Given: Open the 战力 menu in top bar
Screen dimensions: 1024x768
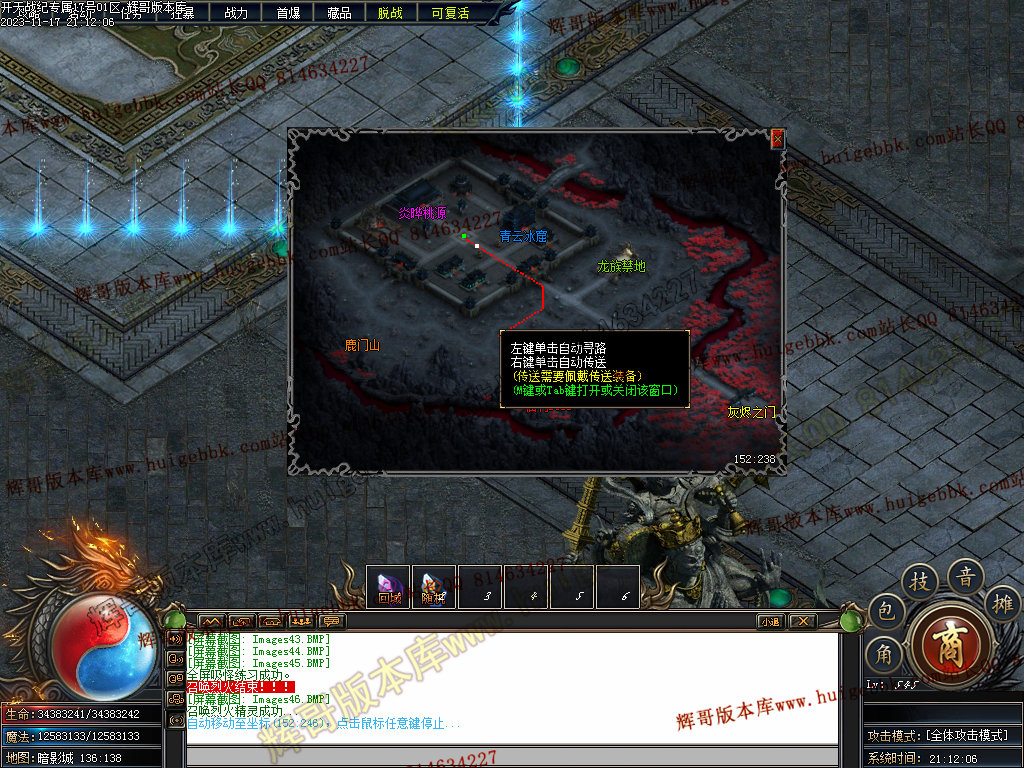Looking at the screenshot, I should (x=236, y=13).
